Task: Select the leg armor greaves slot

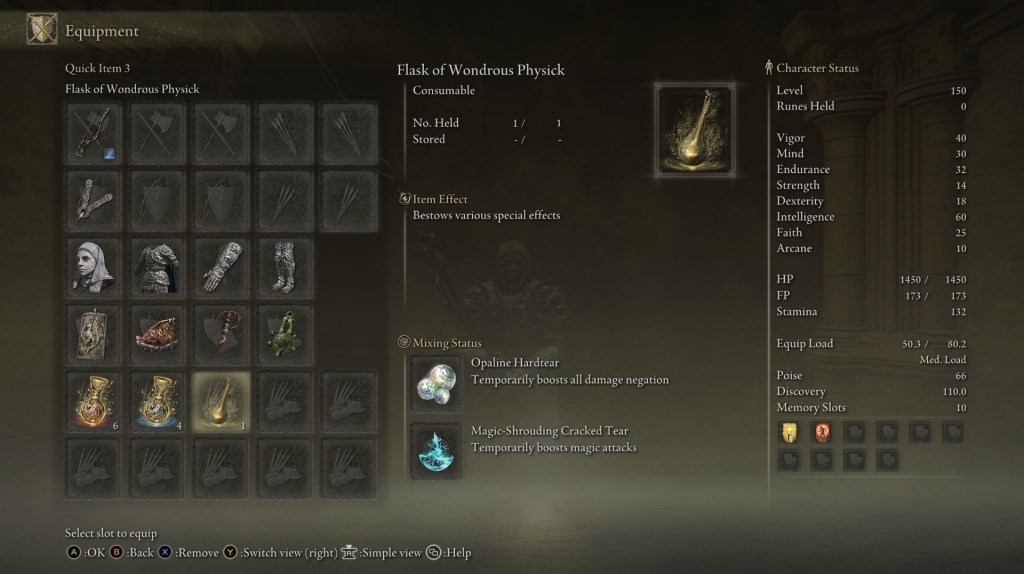Action: point(284,265)
